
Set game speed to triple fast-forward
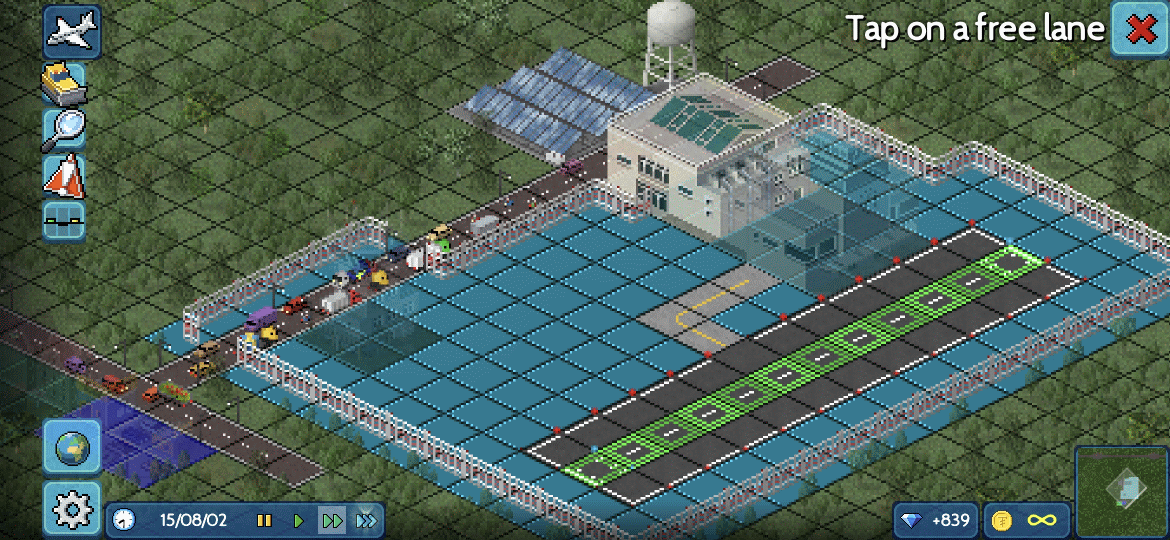click(x=366, y=520)
